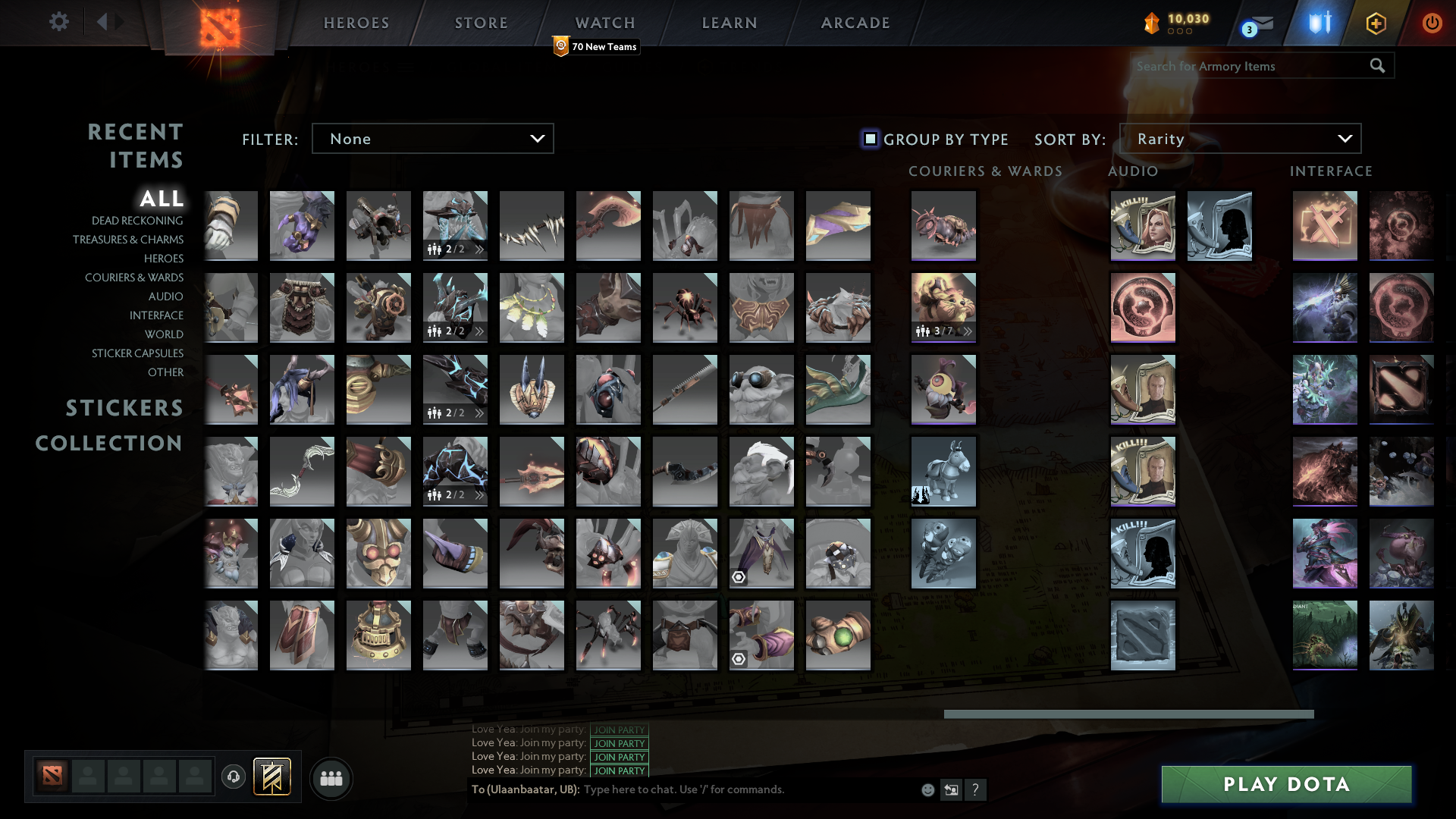Open the friends list people icon
Viewport: 1456px width, 819px height.
click(331, 778)
